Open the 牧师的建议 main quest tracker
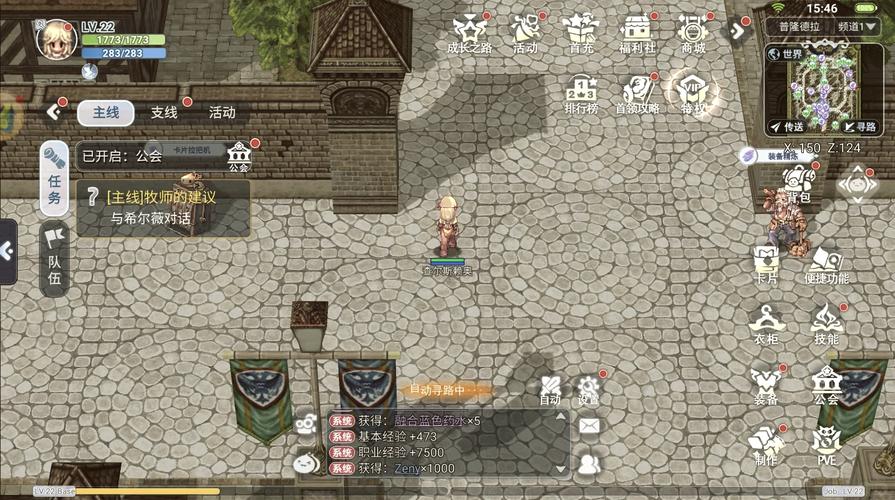 pos(163,207)
